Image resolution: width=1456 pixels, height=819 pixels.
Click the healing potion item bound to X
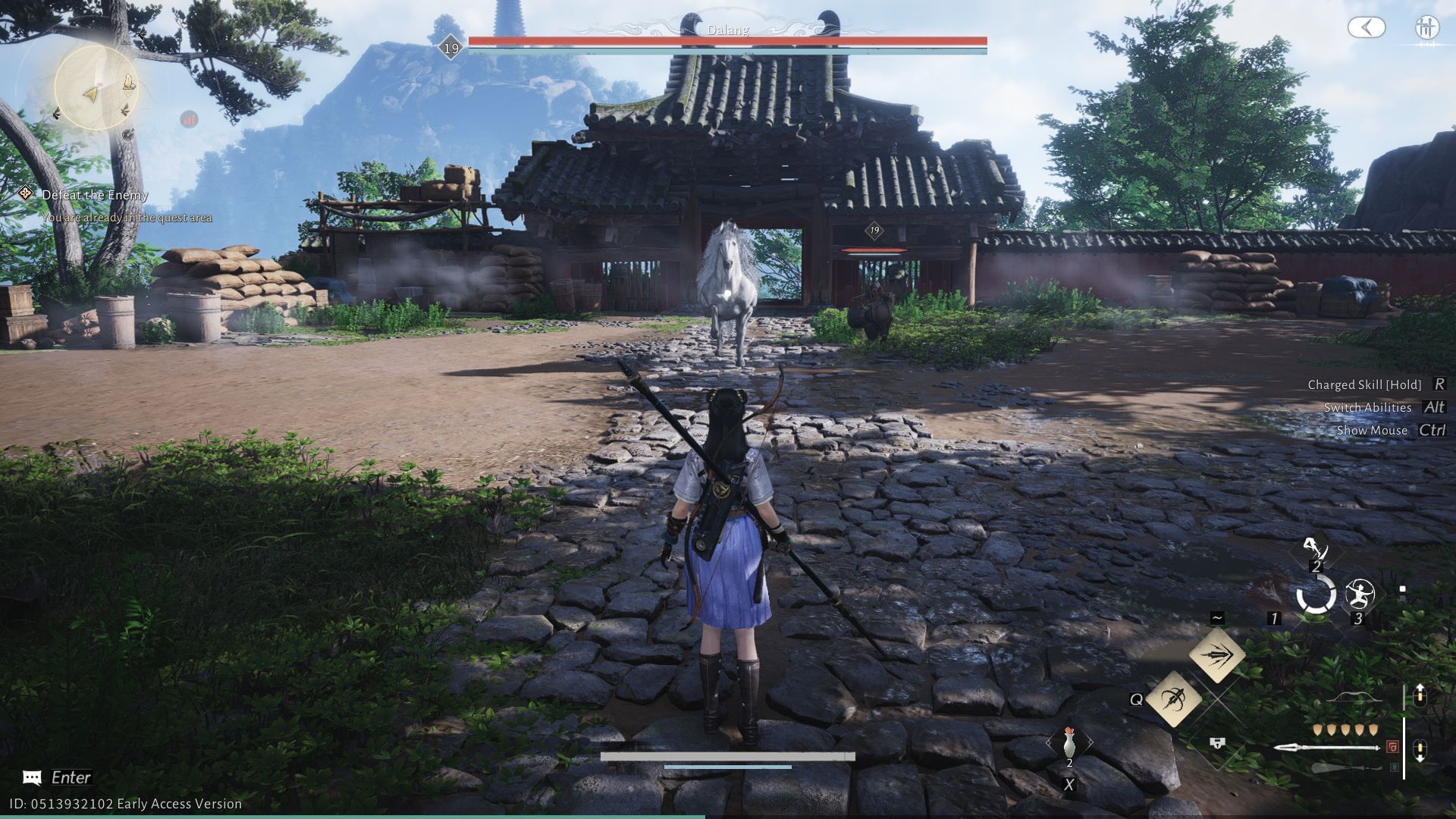point(1069,742)
